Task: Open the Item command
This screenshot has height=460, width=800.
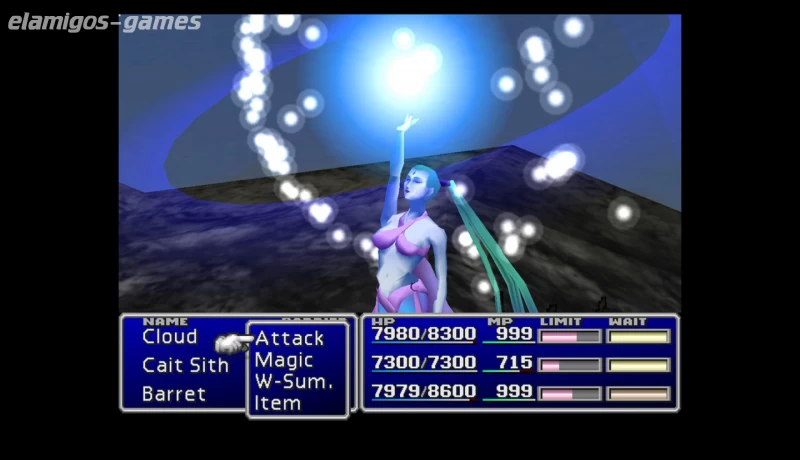Action: click(x=278, y=403)
